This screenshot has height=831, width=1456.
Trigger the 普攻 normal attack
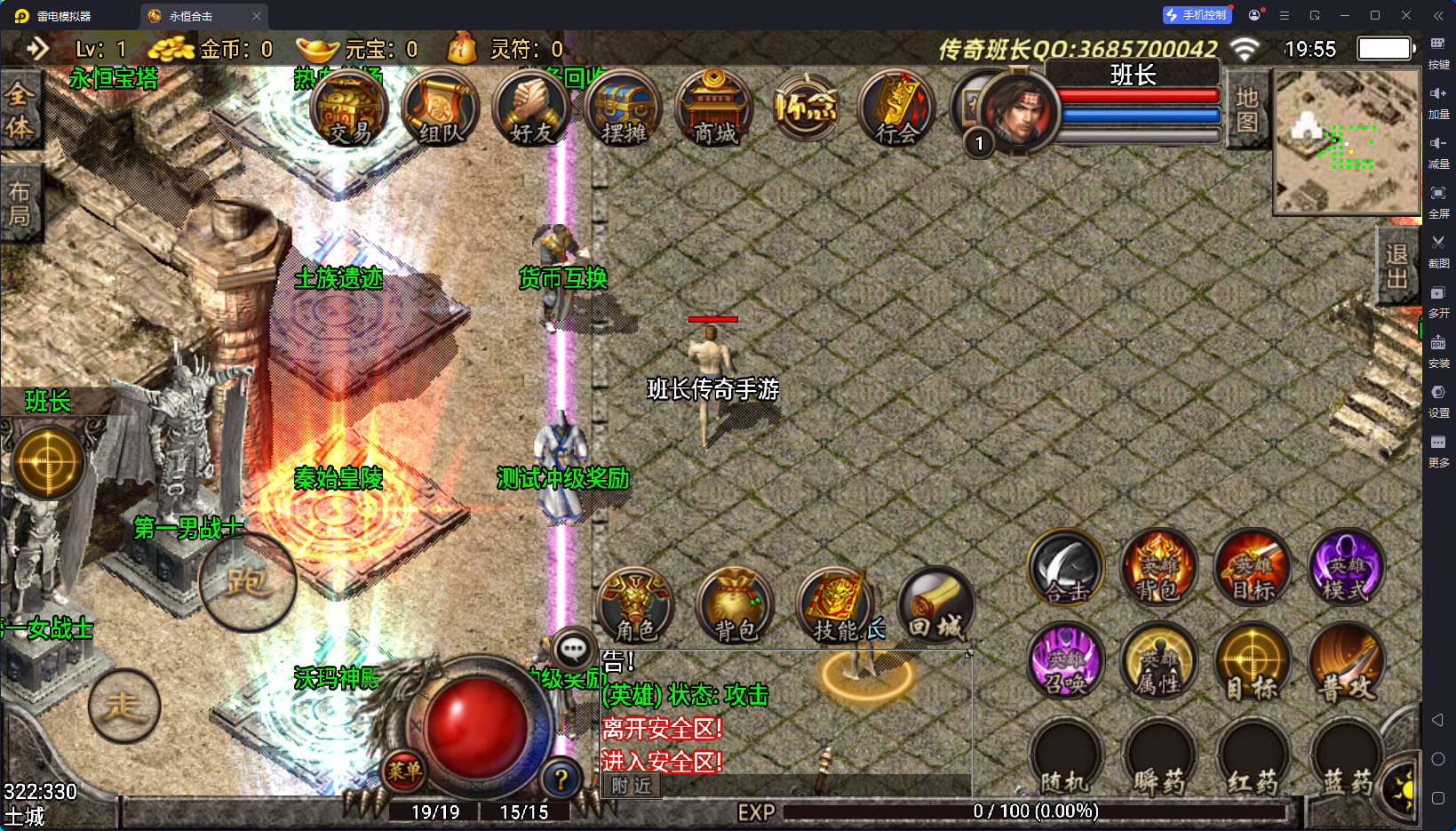(x=1347, y=662)
